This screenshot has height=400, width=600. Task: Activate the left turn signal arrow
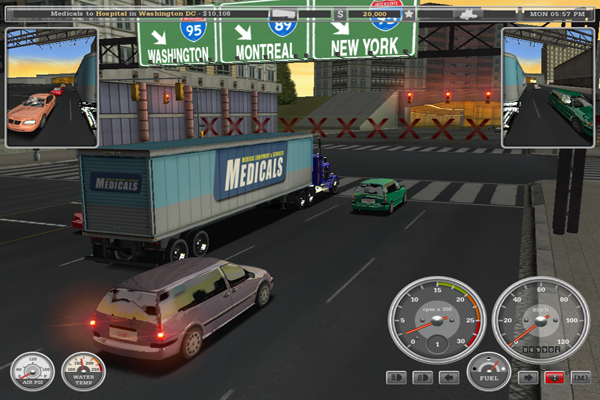coord(449,378)
